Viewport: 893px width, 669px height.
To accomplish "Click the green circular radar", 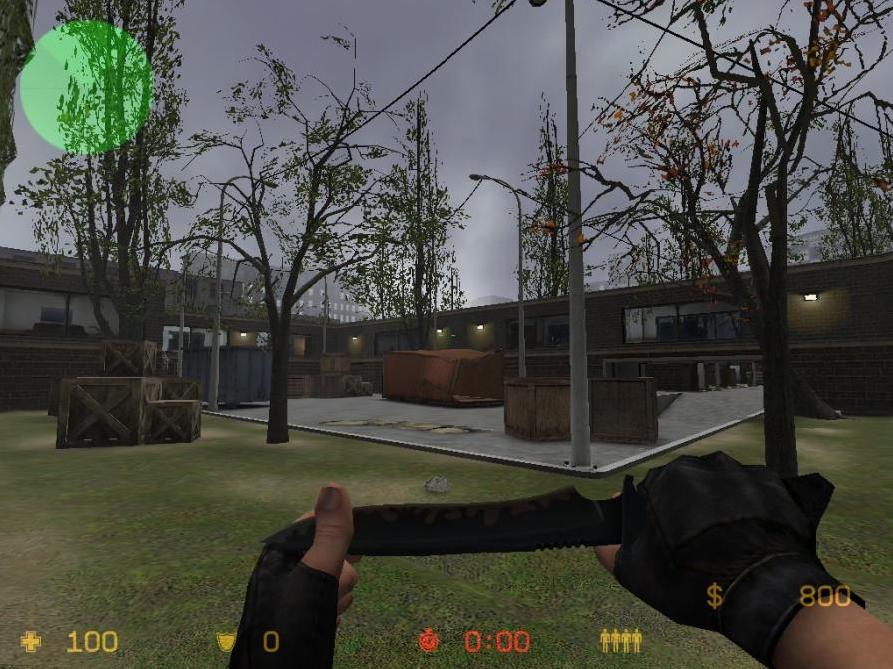I will pos(86,87).
